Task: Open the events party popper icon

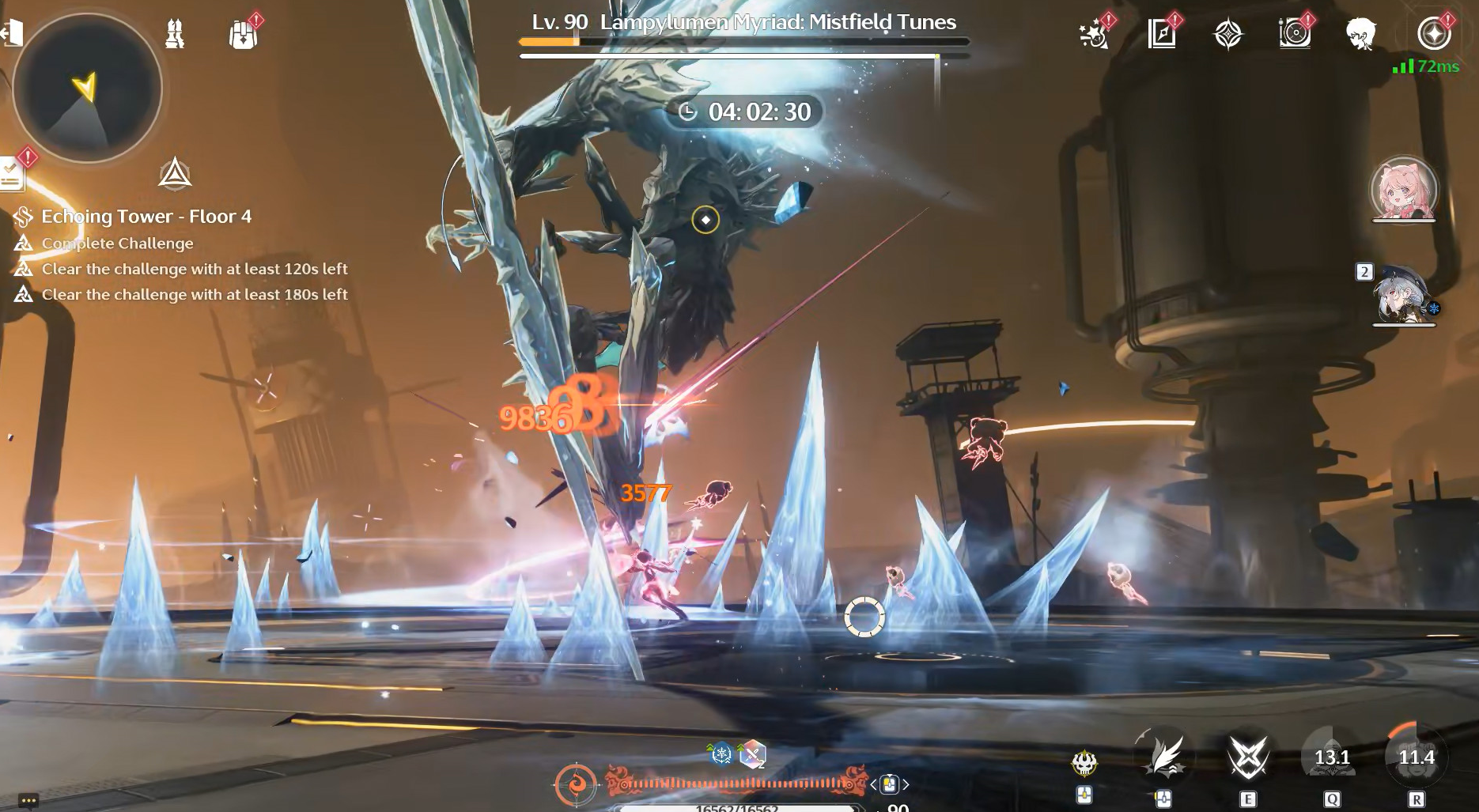Action: [x=1095, y=35]
